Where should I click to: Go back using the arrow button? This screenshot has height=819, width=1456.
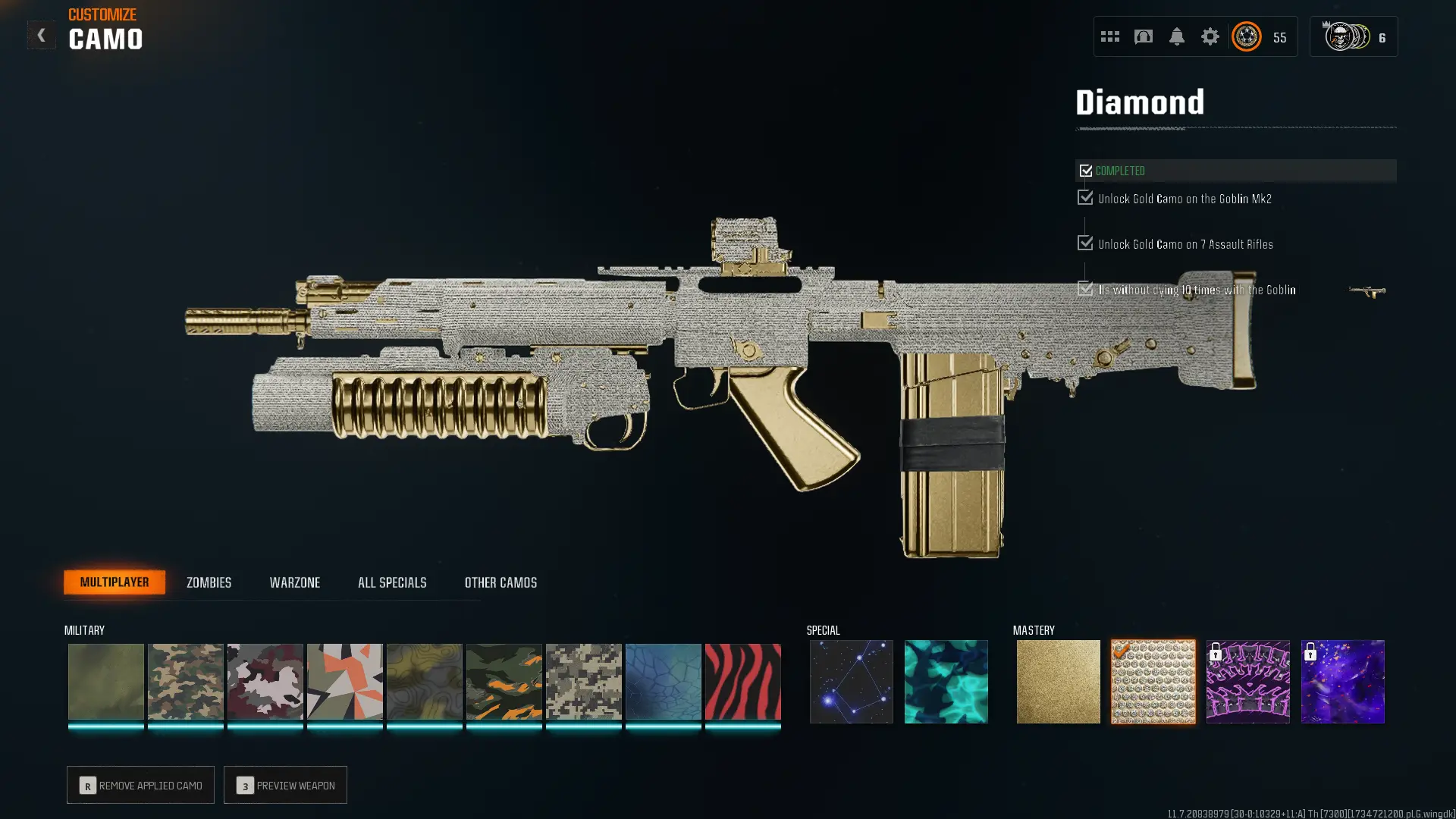point(41,36)
